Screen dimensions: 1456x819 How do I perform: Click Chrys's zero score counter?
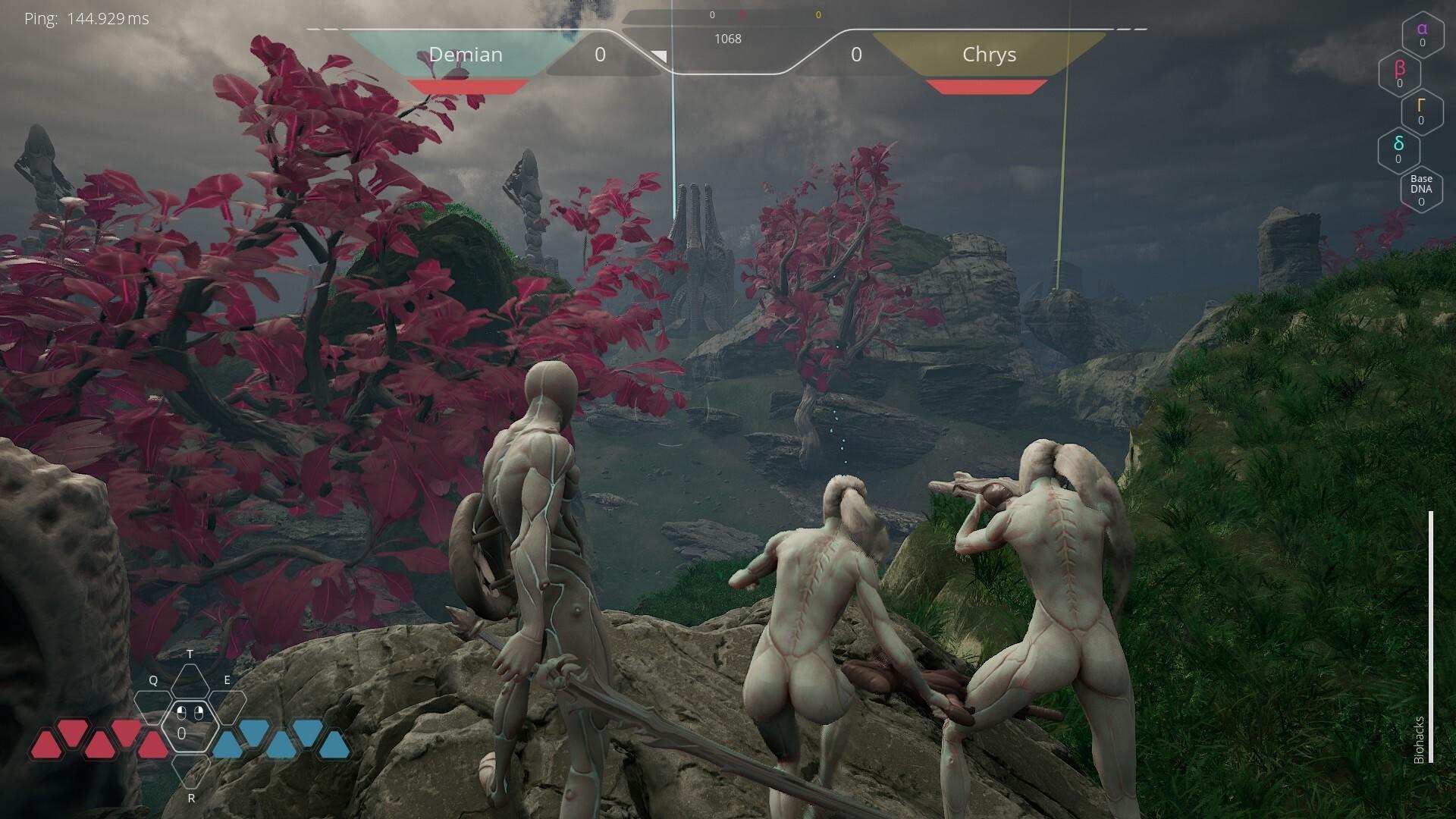[858, 54]
